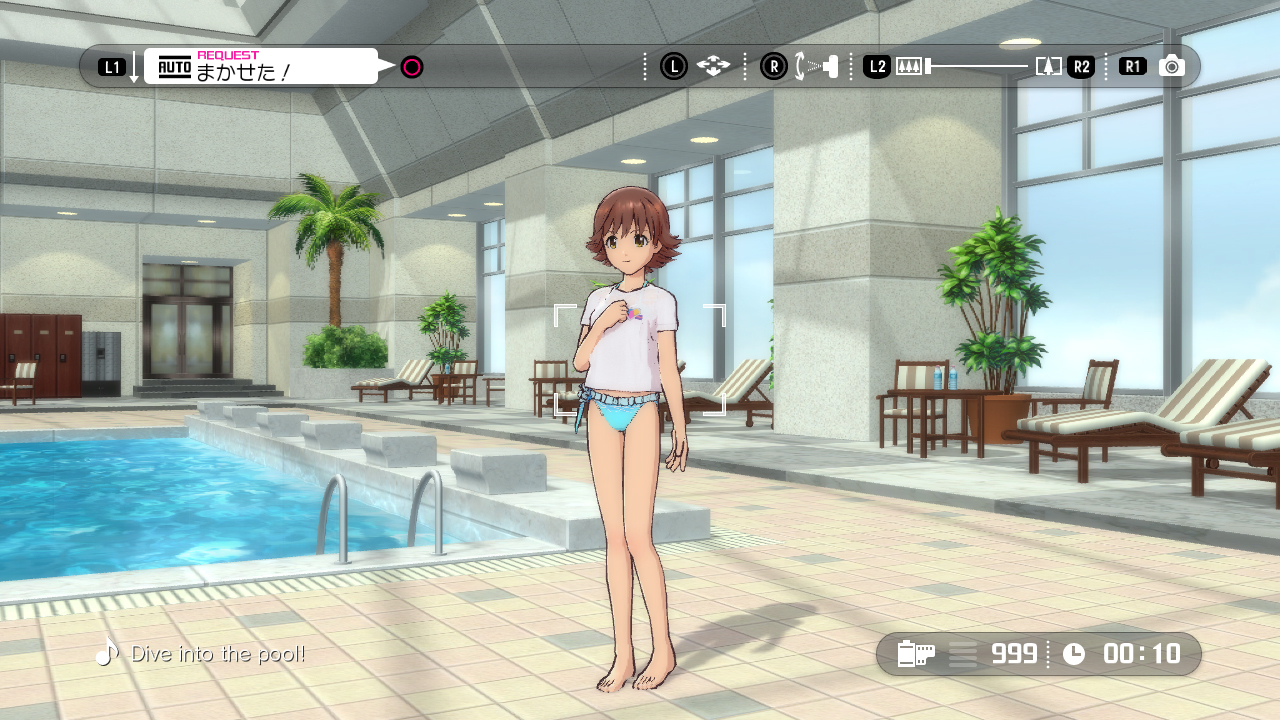Image resolution: width=1280 pixels, height=720 pixels.
Task: Select the camera rotation angle icon
Action: (817, 67)
